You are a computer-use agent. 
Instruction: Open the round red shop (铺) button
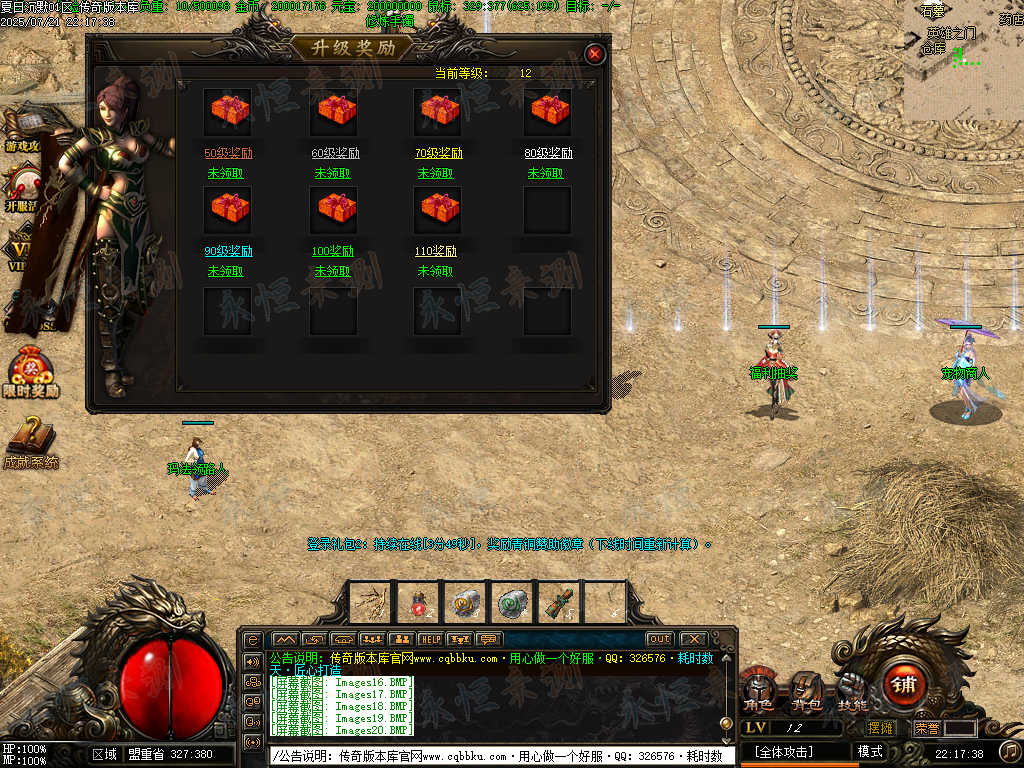[903, 685]
